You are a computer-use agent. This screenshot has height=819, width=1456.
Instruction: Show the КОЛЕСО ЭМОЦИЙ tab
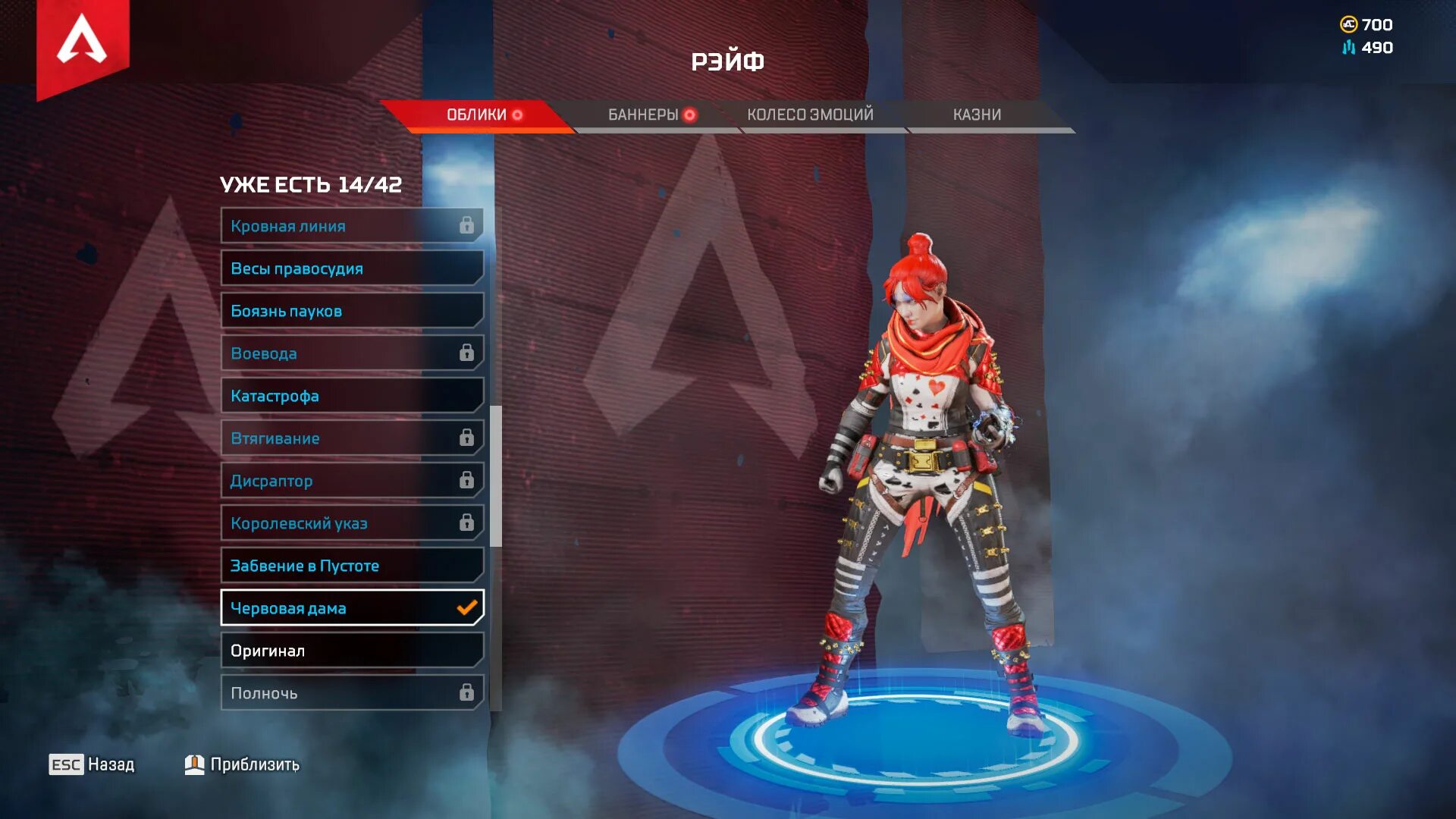pos(810,115)
